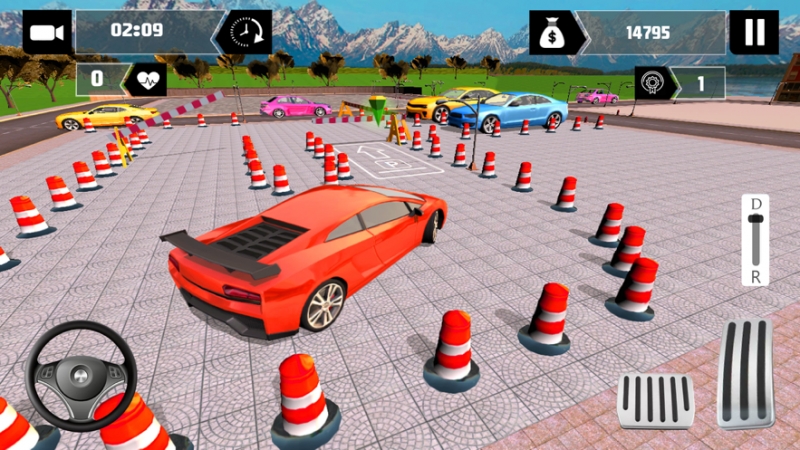Image resolution: width=800 pixels, height=450 pixels.
Task: Switch the camera view
Action: coord(47,32)
